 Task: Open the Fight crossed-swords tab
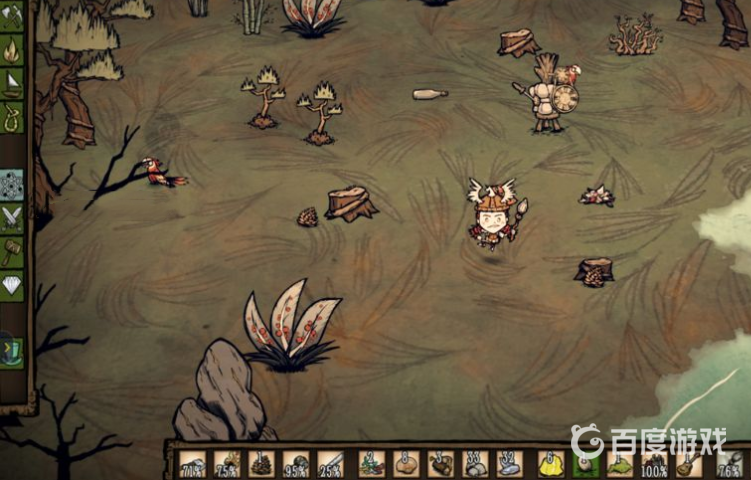coord(12,217)
